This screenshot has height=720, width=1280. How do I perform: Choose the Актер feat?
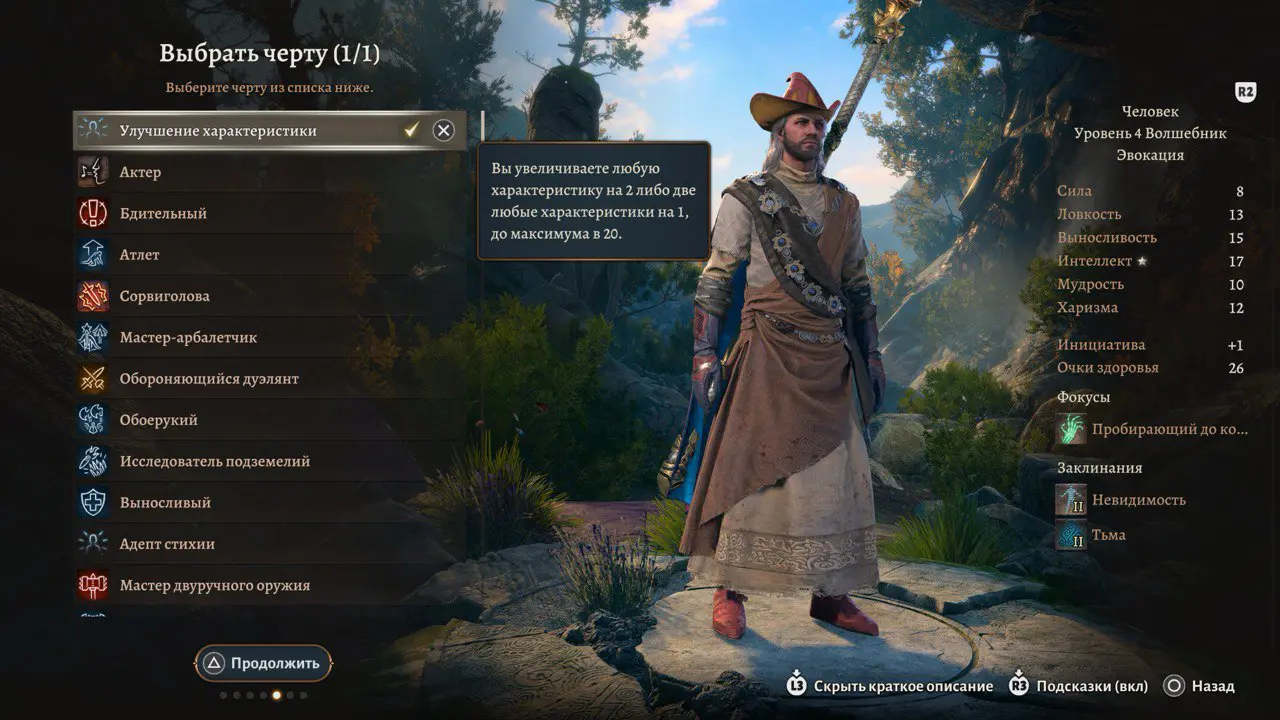coord(140,172)
